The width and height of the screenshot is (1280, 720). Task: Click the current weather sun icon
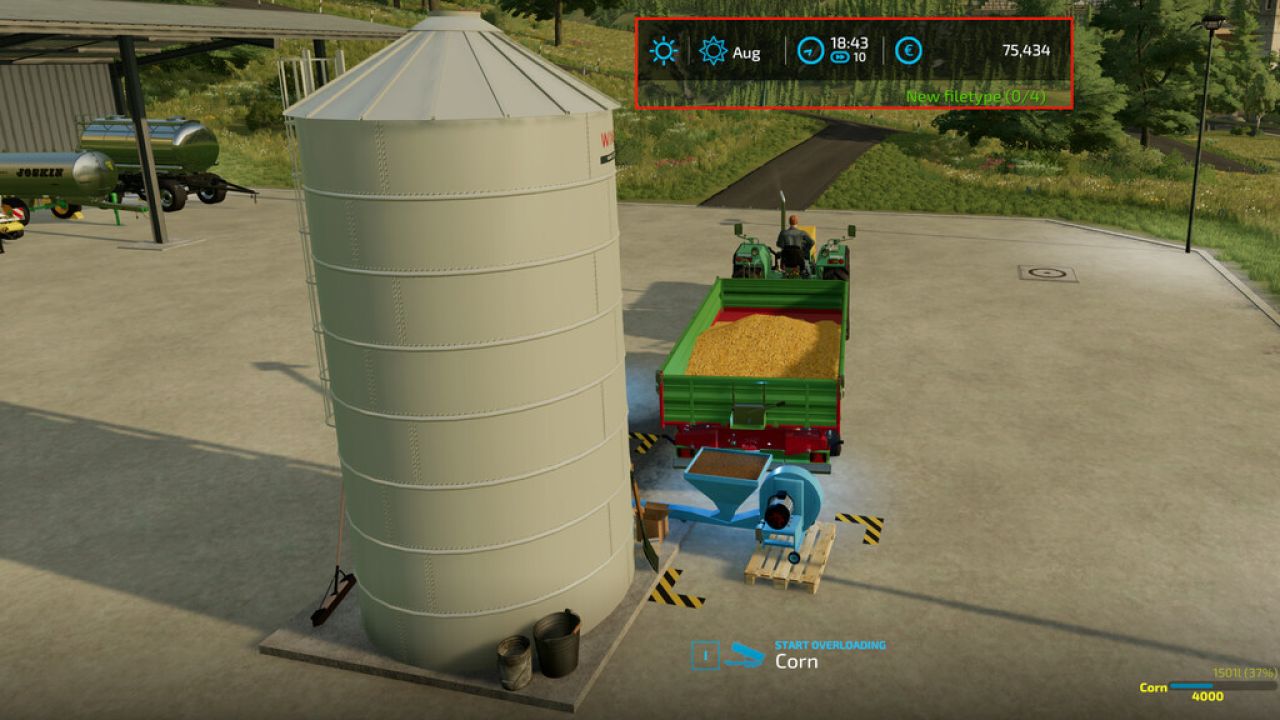tap(663, 51)
